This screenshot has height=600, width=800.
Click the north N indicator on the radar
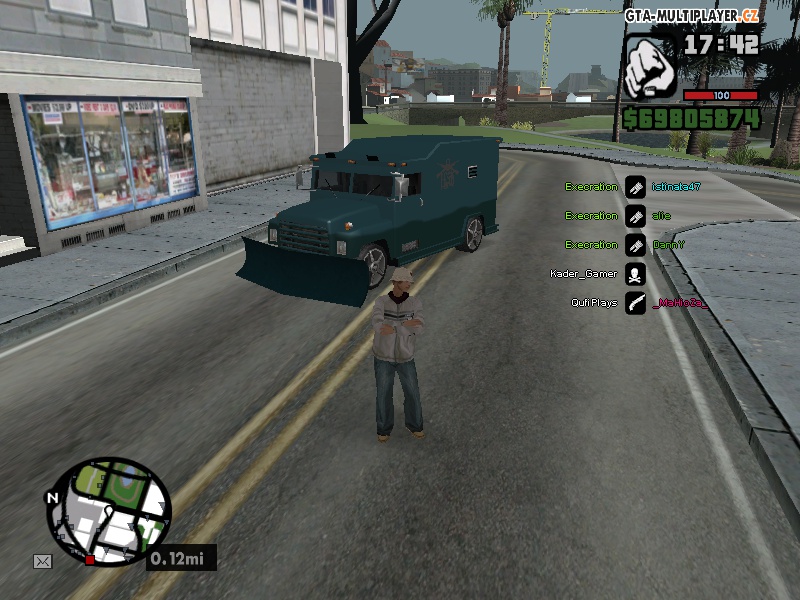click(x=52, y=497)
